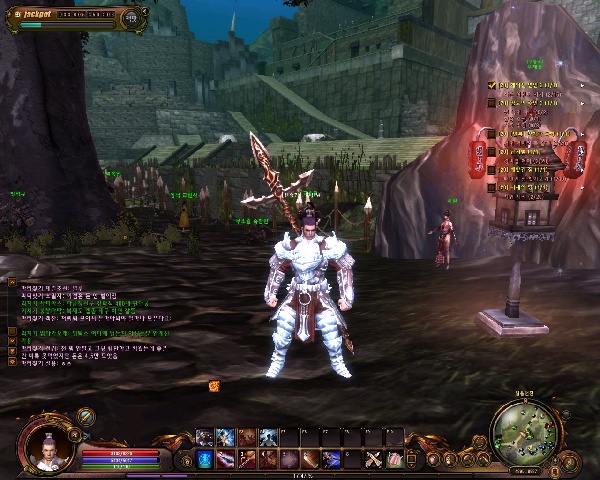This screenshot has height=480, width=600.
Task: Select the round compass icon above the portrait
Action: pyautogui.click(x=86, y=417)
